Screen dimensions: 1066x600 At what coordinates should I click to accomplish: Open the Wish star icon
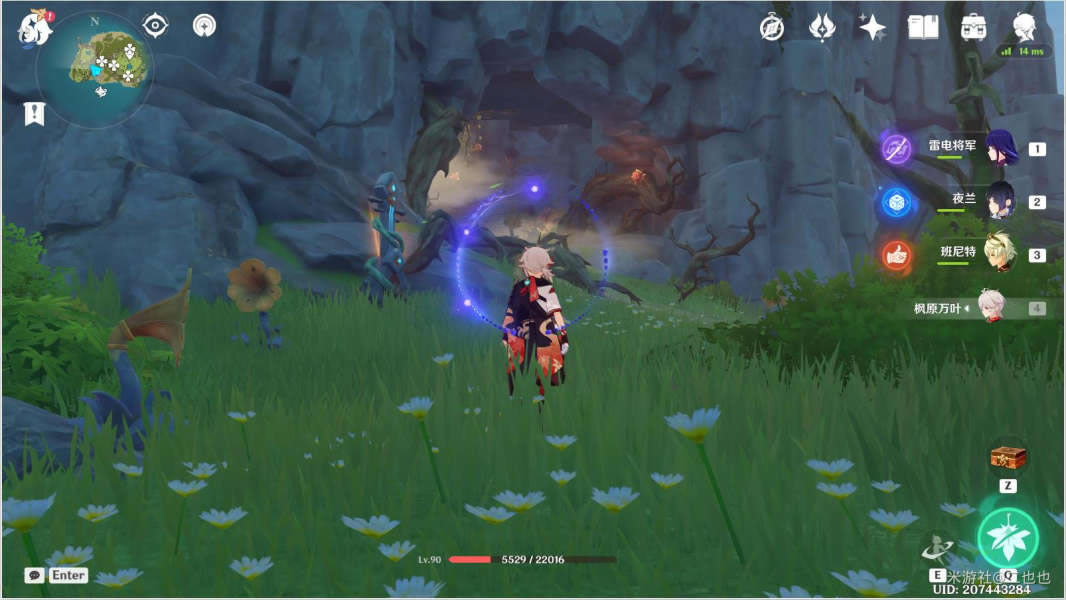pos(872,27)
